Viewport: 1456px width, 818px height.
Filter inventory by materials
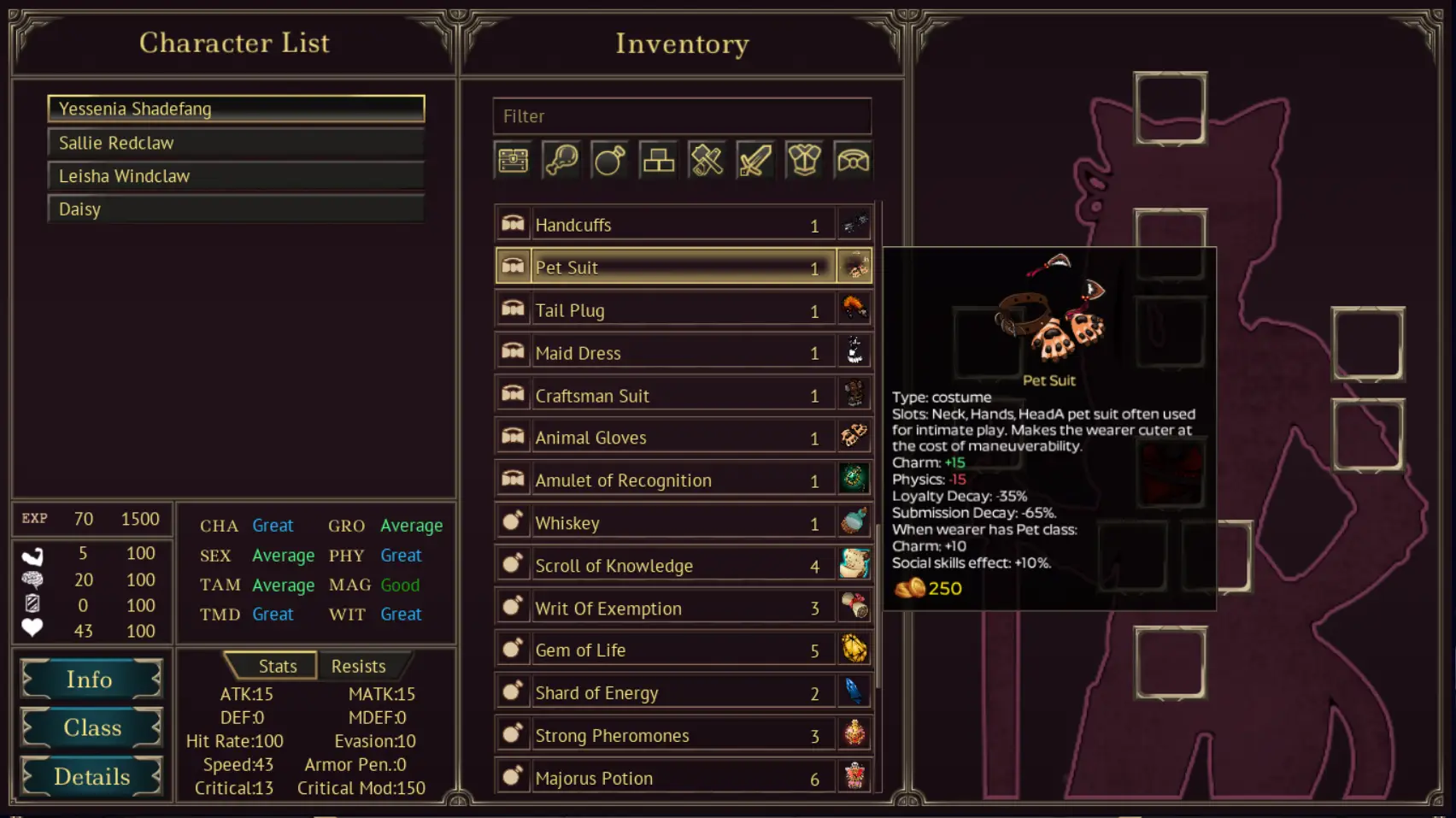(x=658, y=160)
